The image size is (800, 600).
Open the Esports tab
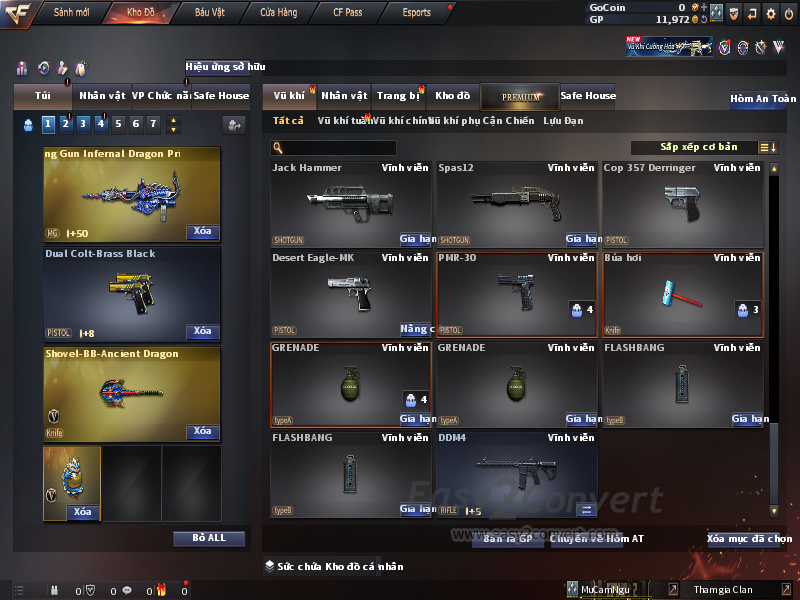[416, 13]
